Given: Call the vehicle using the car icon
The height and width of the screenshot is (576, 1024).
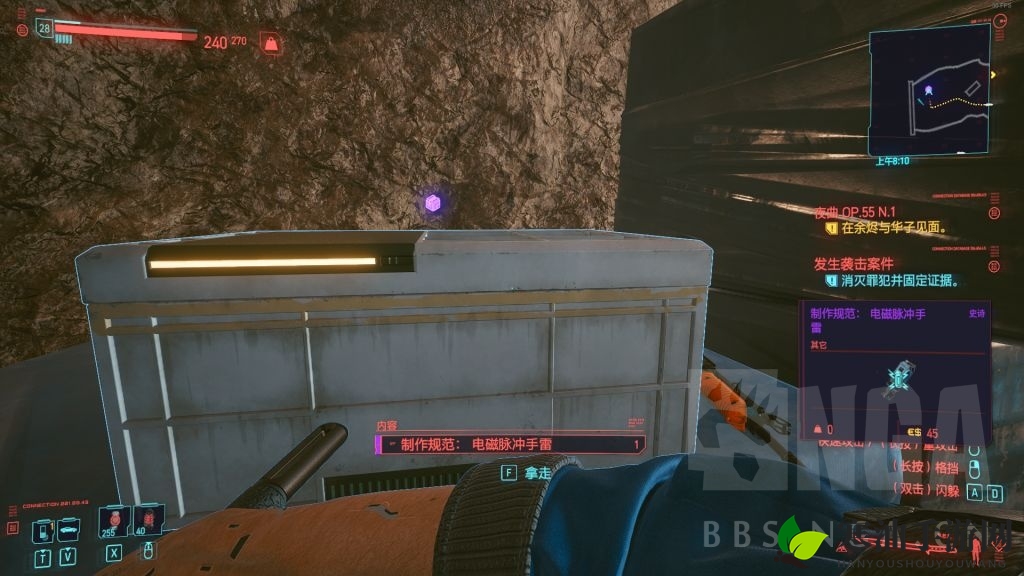Looking at the screenshot, I should 68,530.
